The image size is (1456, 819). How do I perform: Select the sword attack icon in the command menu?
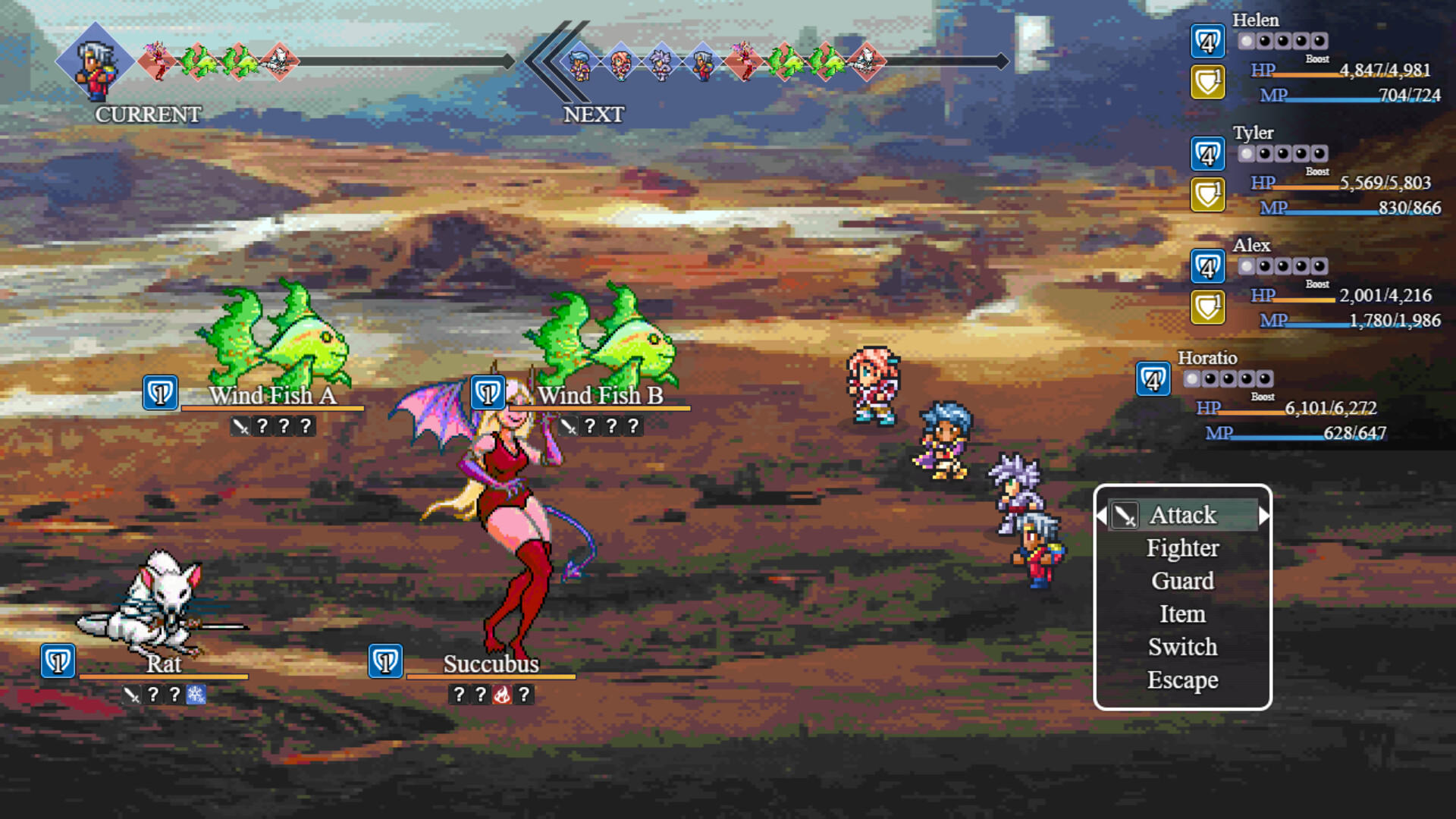(x=1125, y=515)
